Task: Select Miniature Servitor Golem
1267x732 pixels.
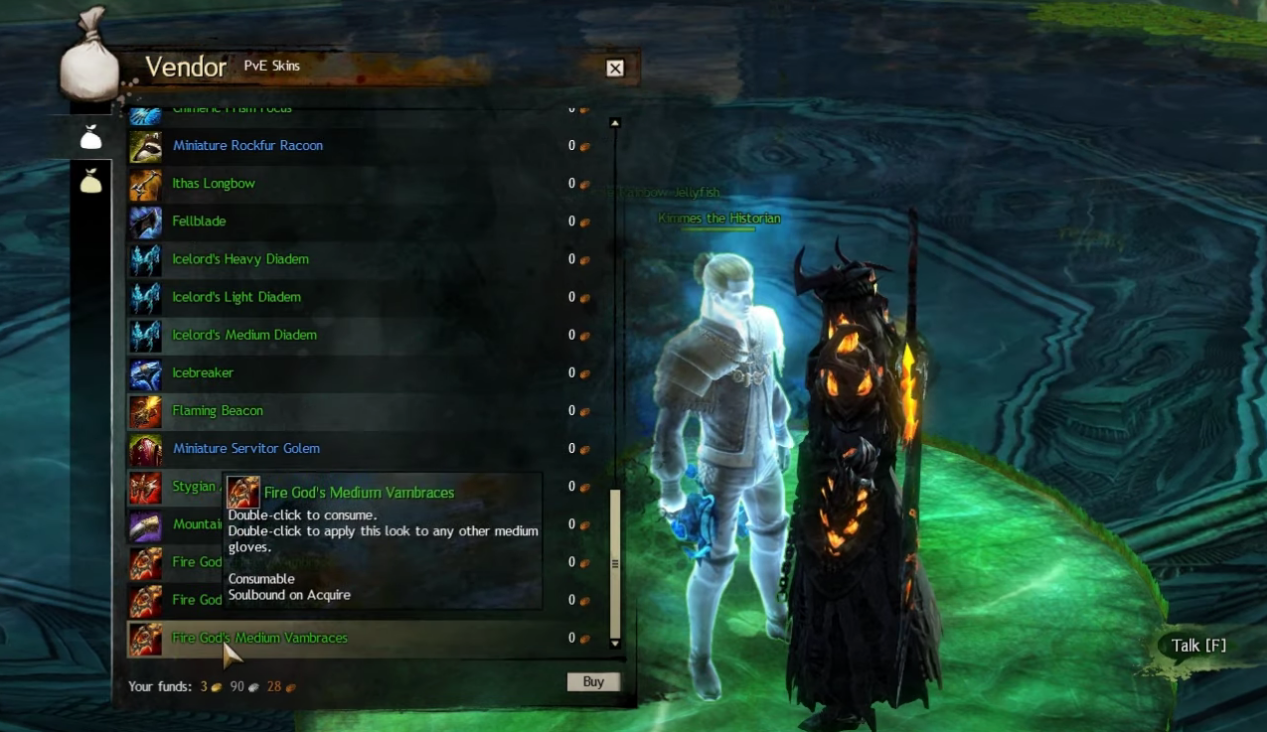Action: tap(246, 449)
